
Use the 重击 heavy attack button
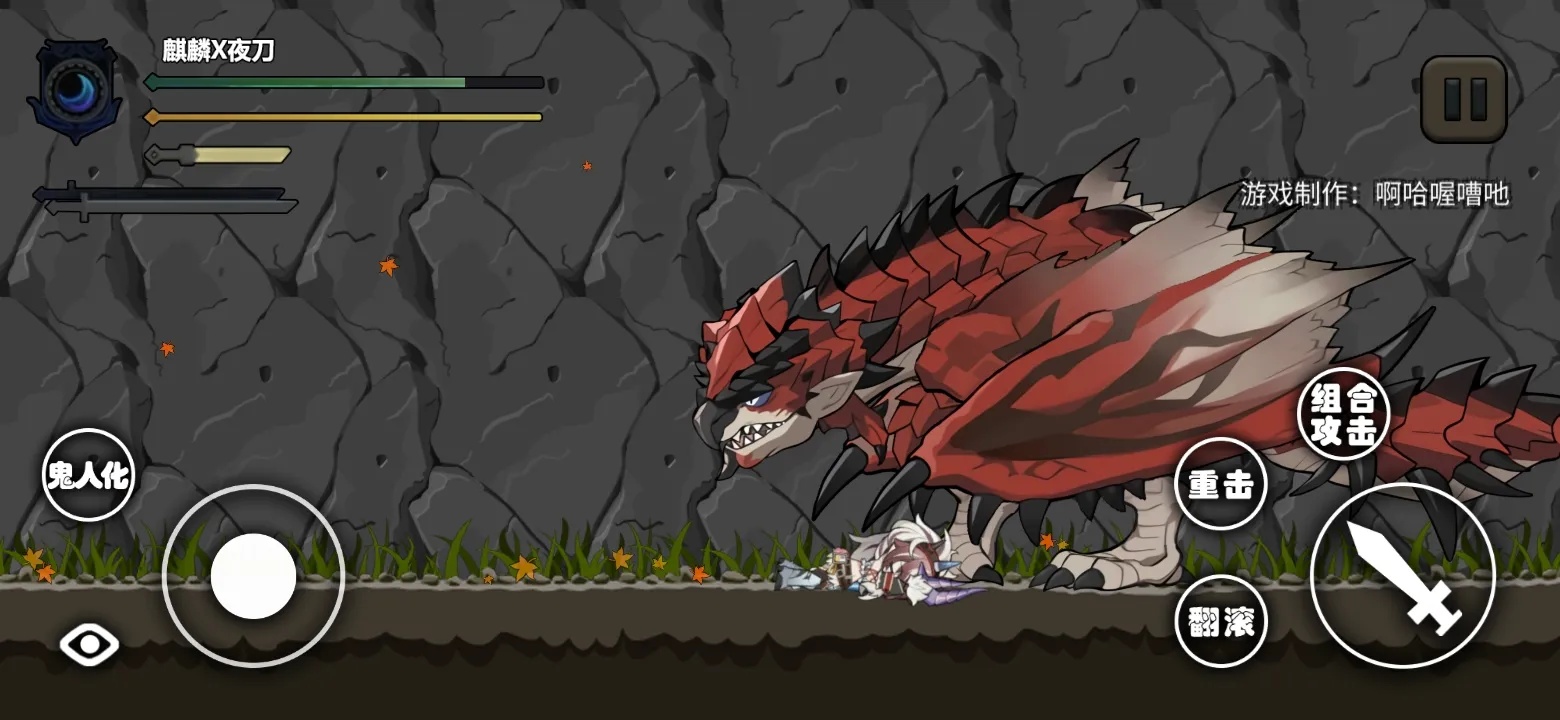tap(1220, 484)
